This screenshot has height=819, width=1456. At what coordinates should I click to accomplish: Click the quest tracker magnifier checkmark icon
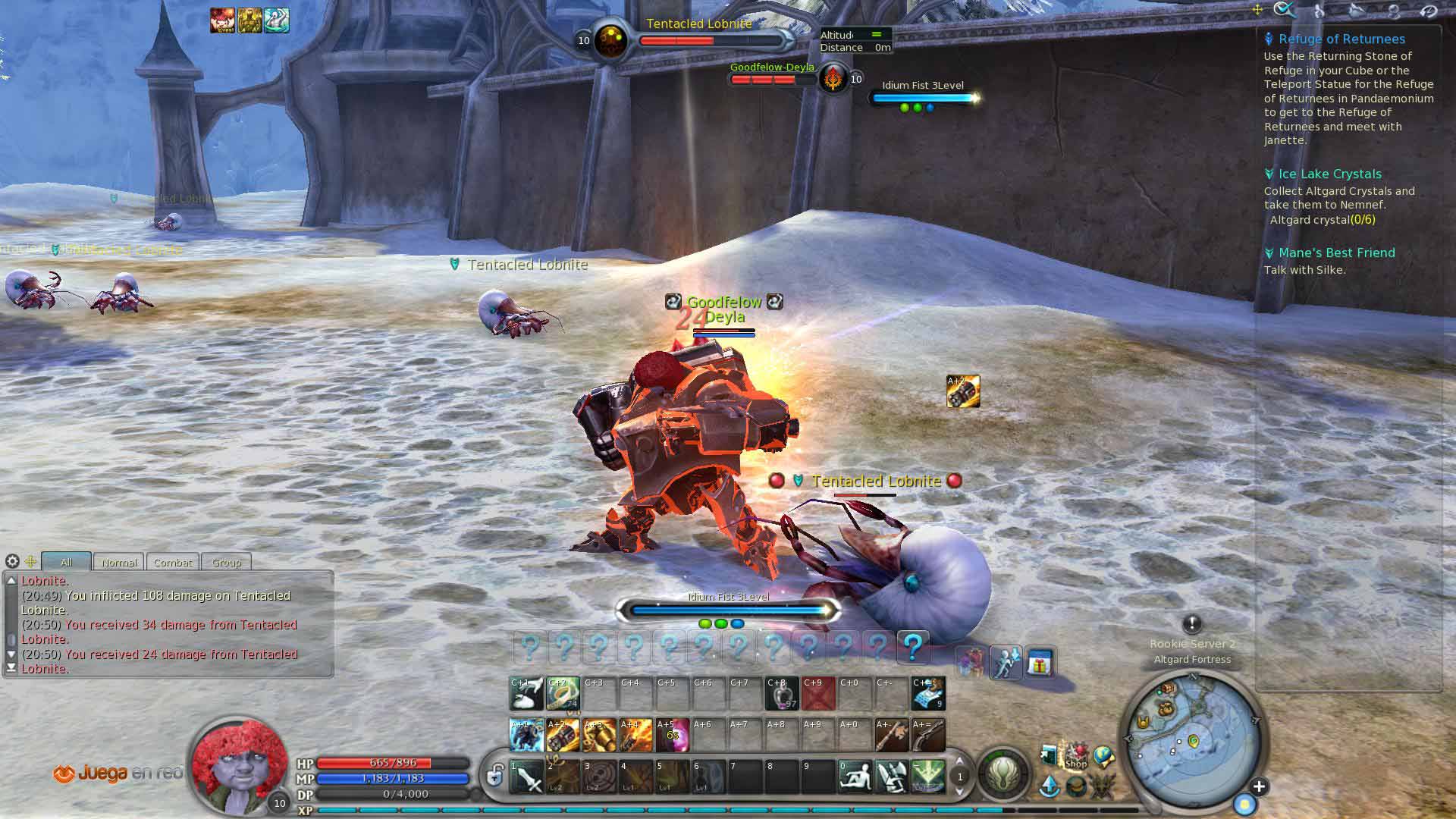click(x=1285, y=10)
